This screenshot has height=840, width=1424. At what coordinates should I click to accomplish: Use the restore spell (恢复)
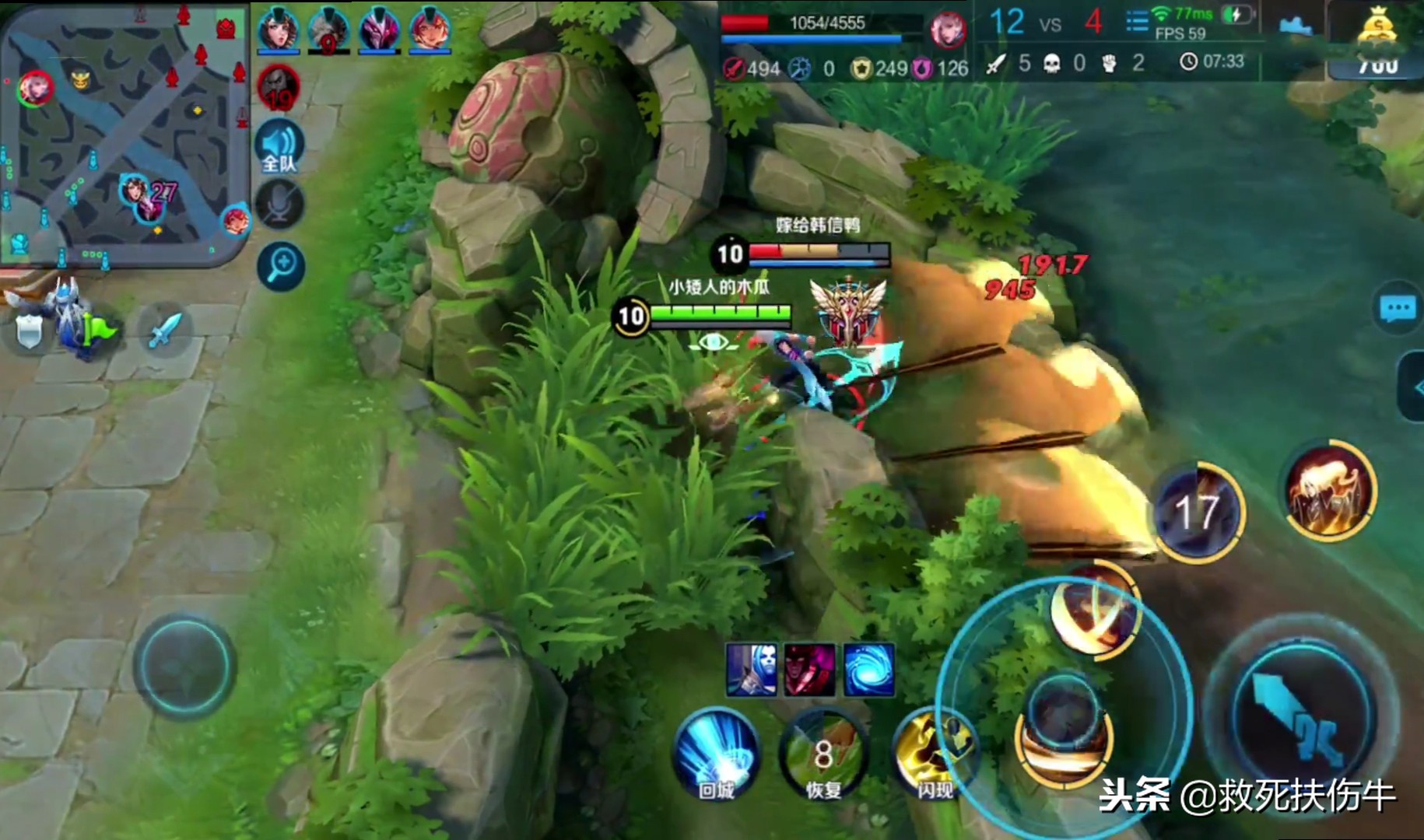pos(823,754)
